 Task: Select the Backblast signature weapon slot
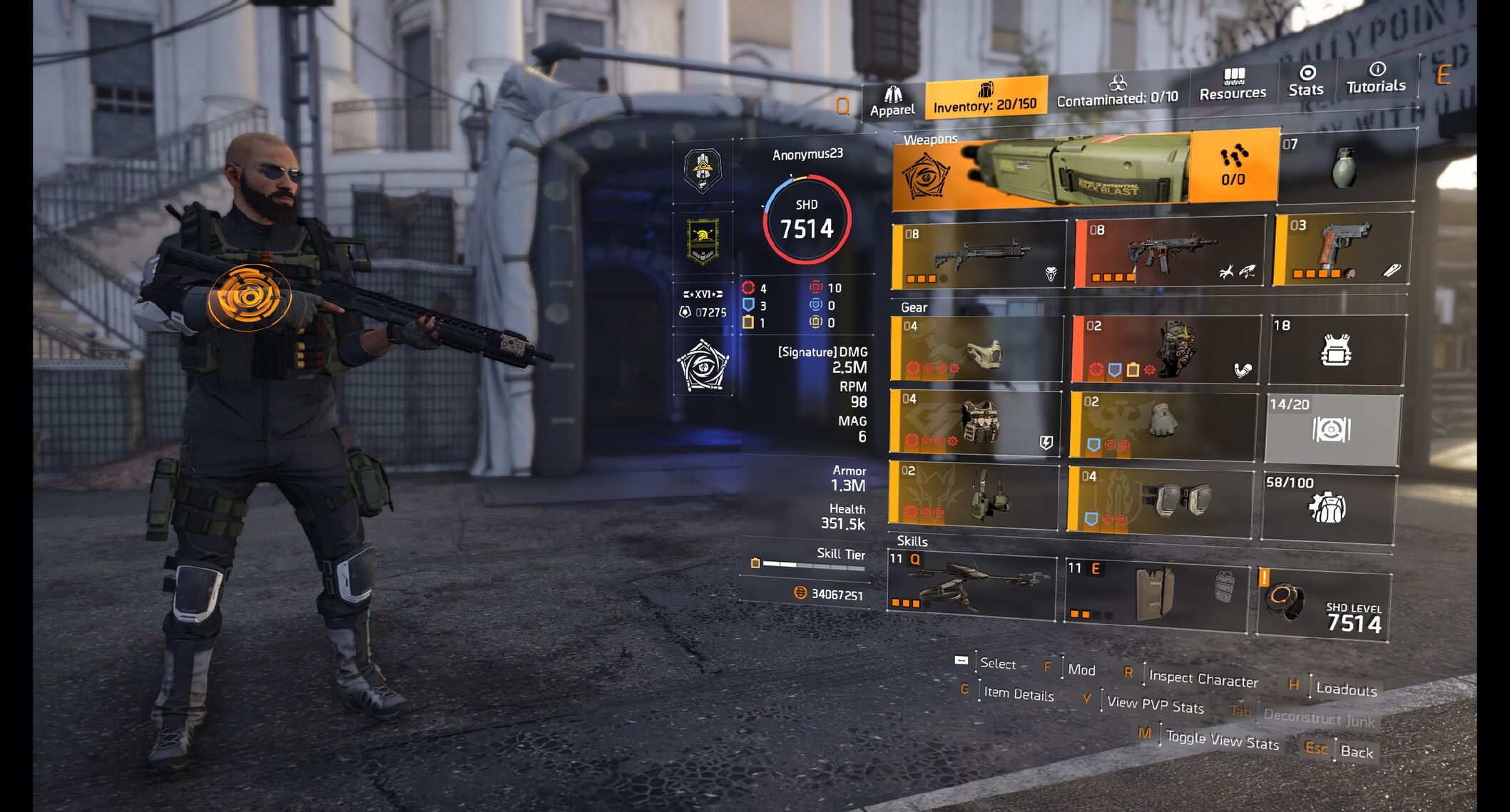click(x=1041, y=171)
